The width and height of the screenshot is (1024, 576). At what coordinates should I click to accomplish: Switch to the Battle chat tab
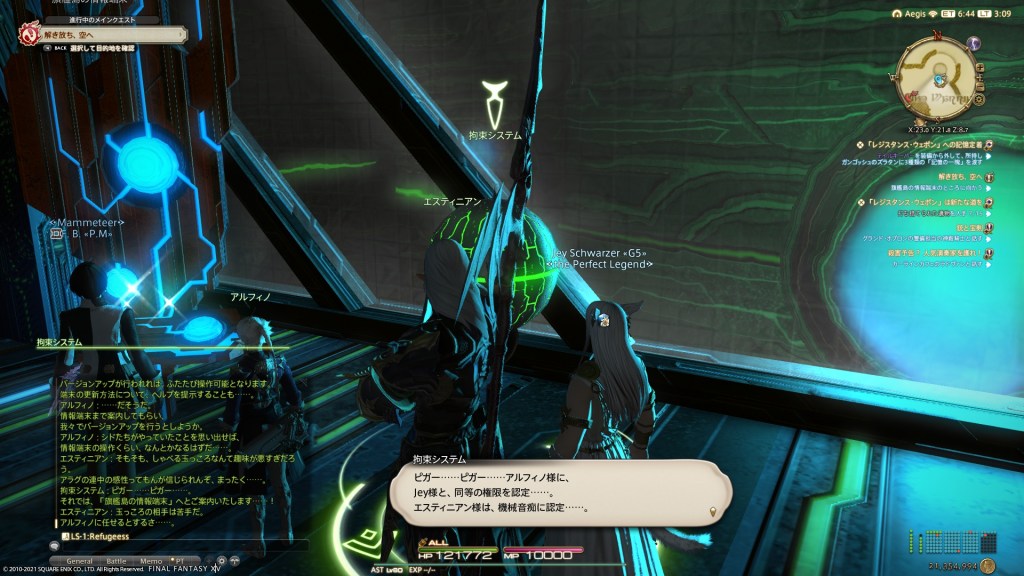click(117, 562)
